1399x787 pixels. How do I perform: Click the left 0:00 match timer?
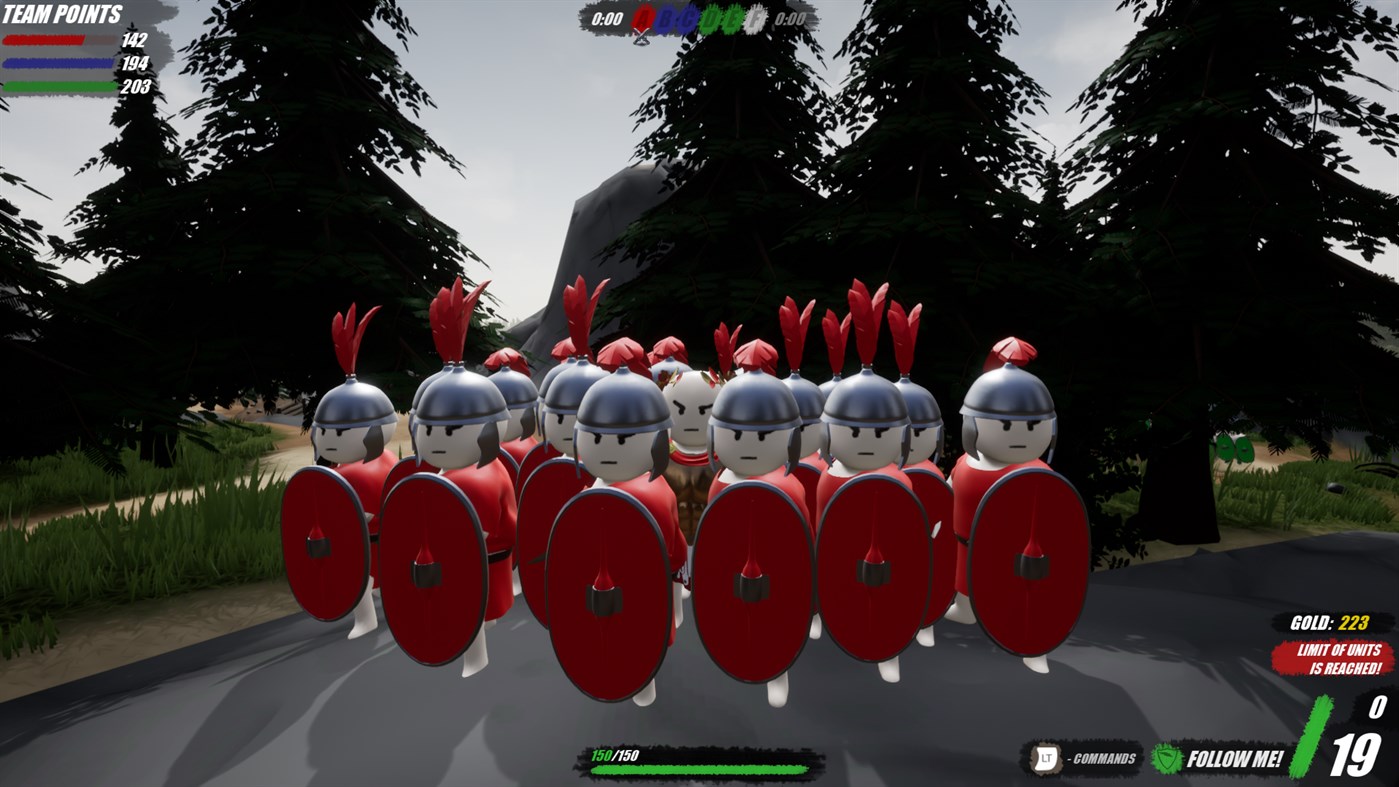pyautogui.click(x=608, y=18)
